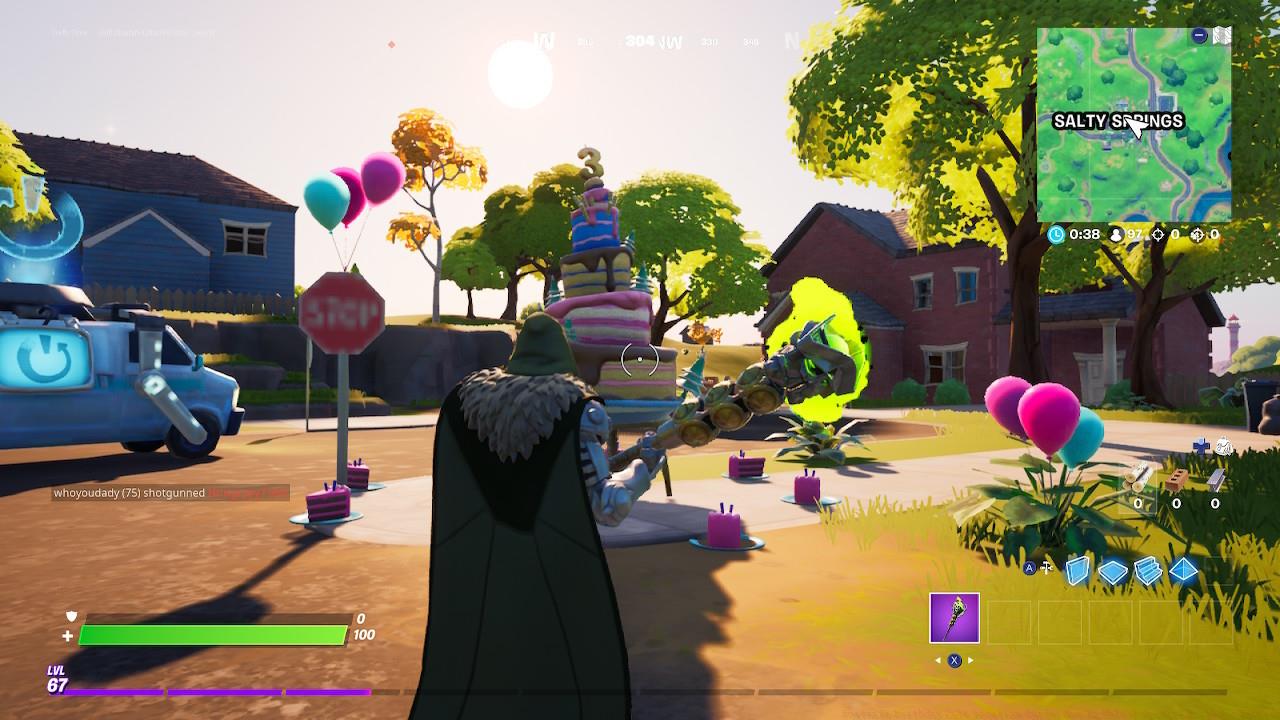Click the edit tool crosshair icon
The image size is (1280, 720).
(1046, 567)
